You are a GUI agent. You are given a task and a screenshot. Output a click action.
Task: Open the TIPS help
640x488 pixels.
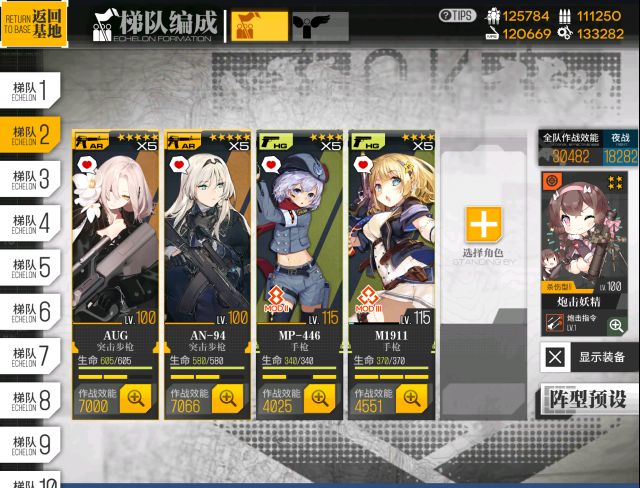point(457,15)
